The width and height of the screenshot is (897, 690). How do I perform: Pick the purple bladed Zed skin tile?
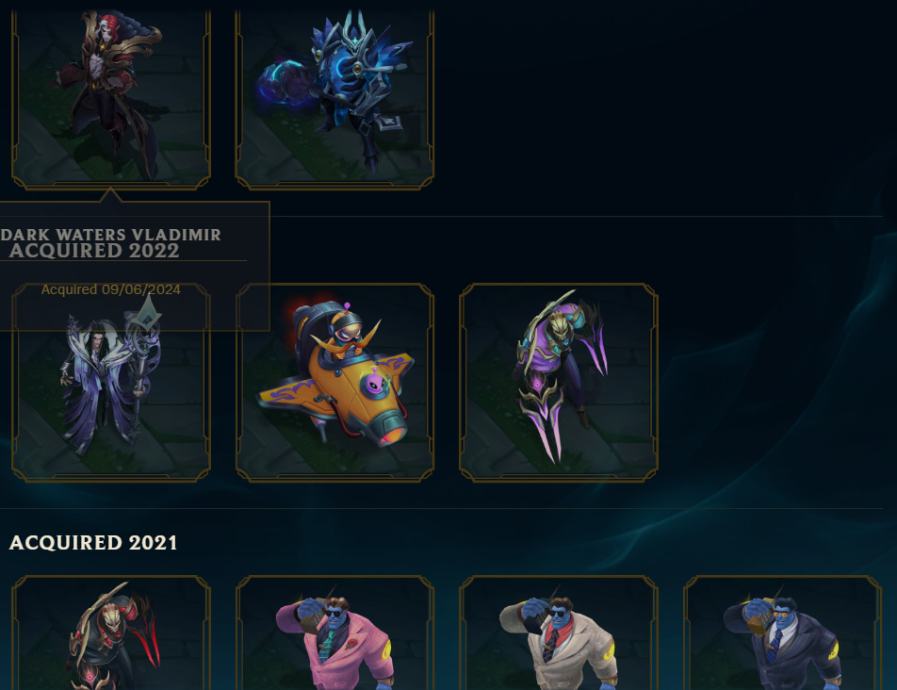click(x=558, y=382)
